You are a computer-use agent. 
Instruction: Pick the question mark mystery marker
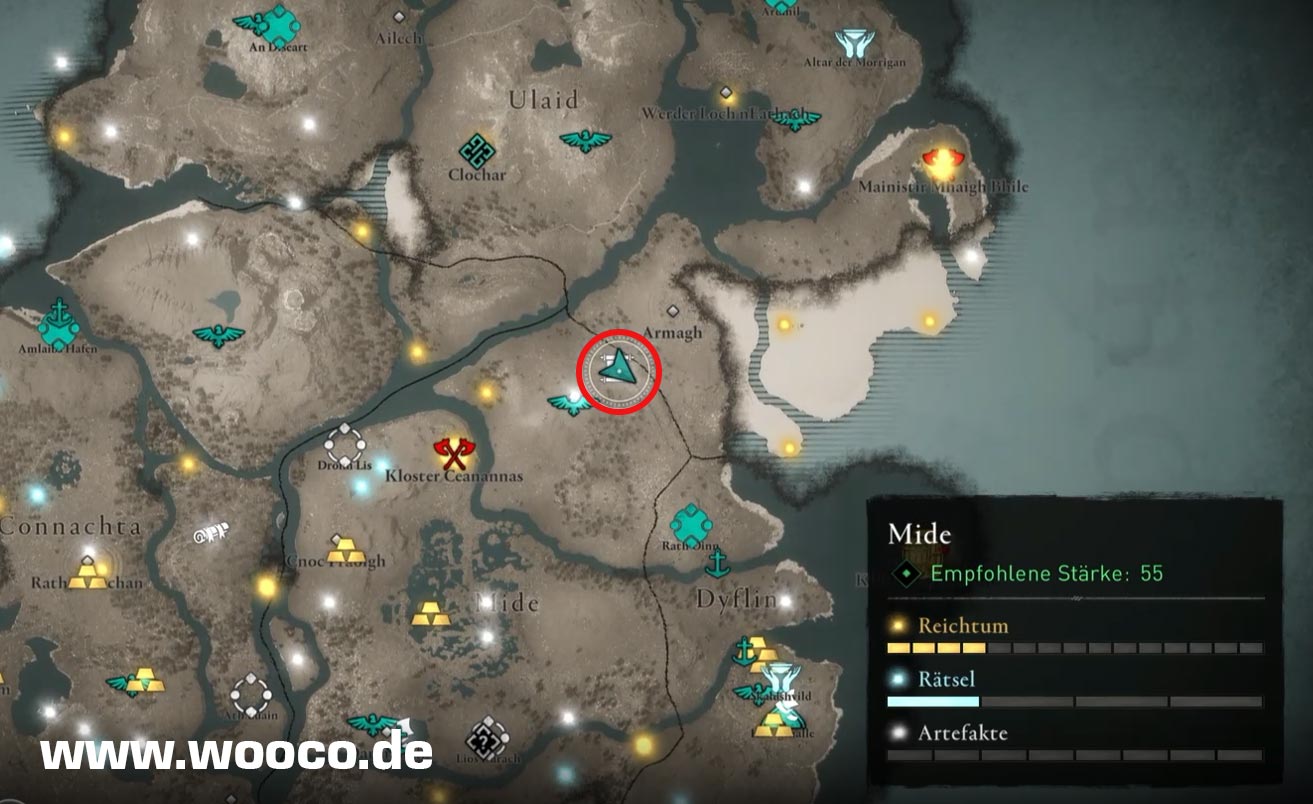point(488,738)
